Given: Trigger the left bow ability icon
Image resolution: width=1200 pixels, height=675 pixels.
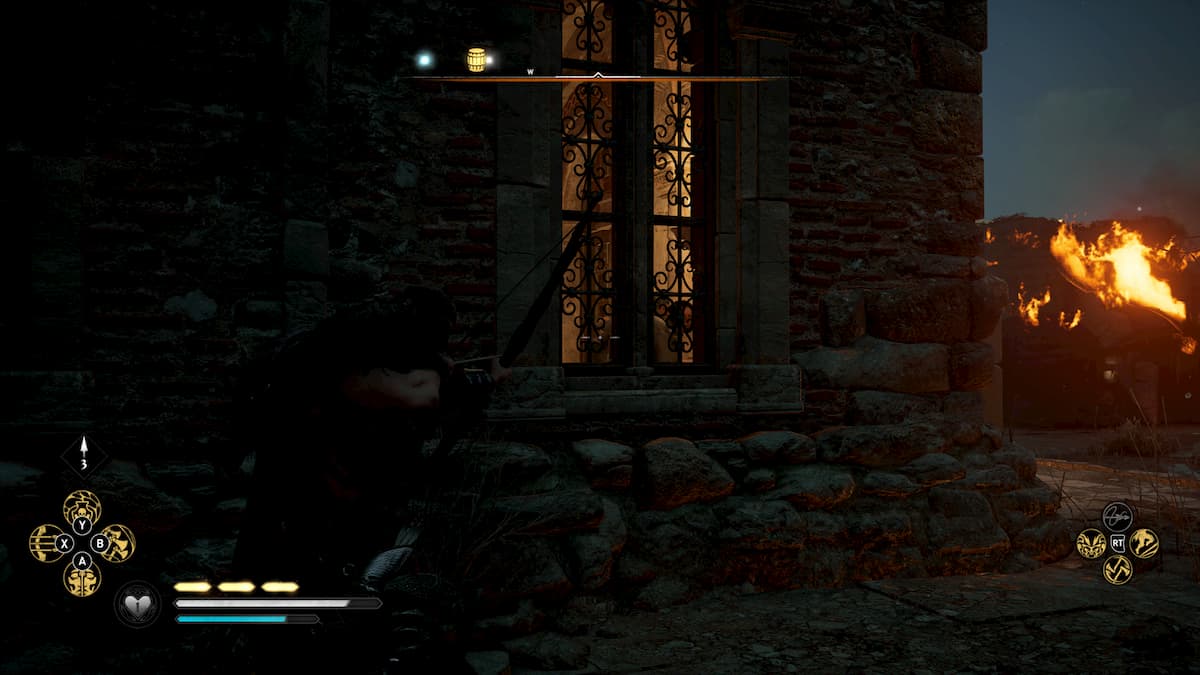Looking at the screenshot, I should tap(47, 543).
